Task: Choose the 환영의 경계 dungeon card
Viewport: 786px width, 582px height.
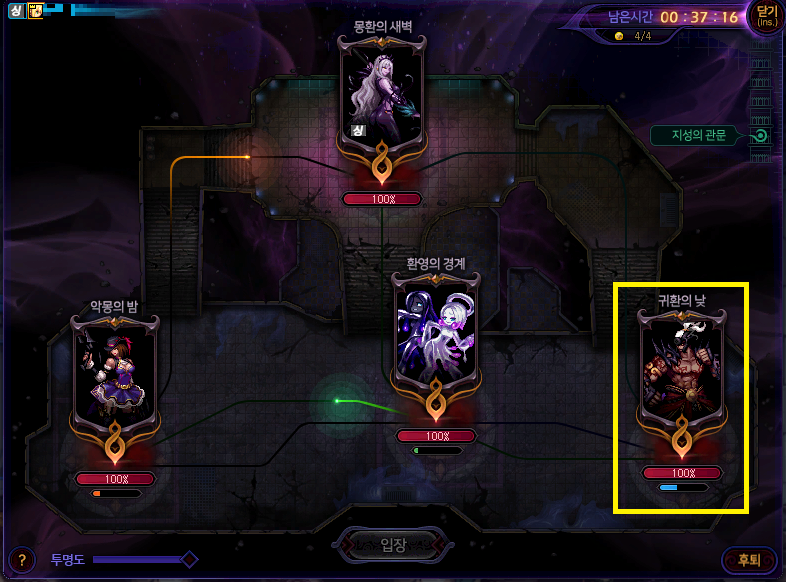Action: click(x=437, y=340)
